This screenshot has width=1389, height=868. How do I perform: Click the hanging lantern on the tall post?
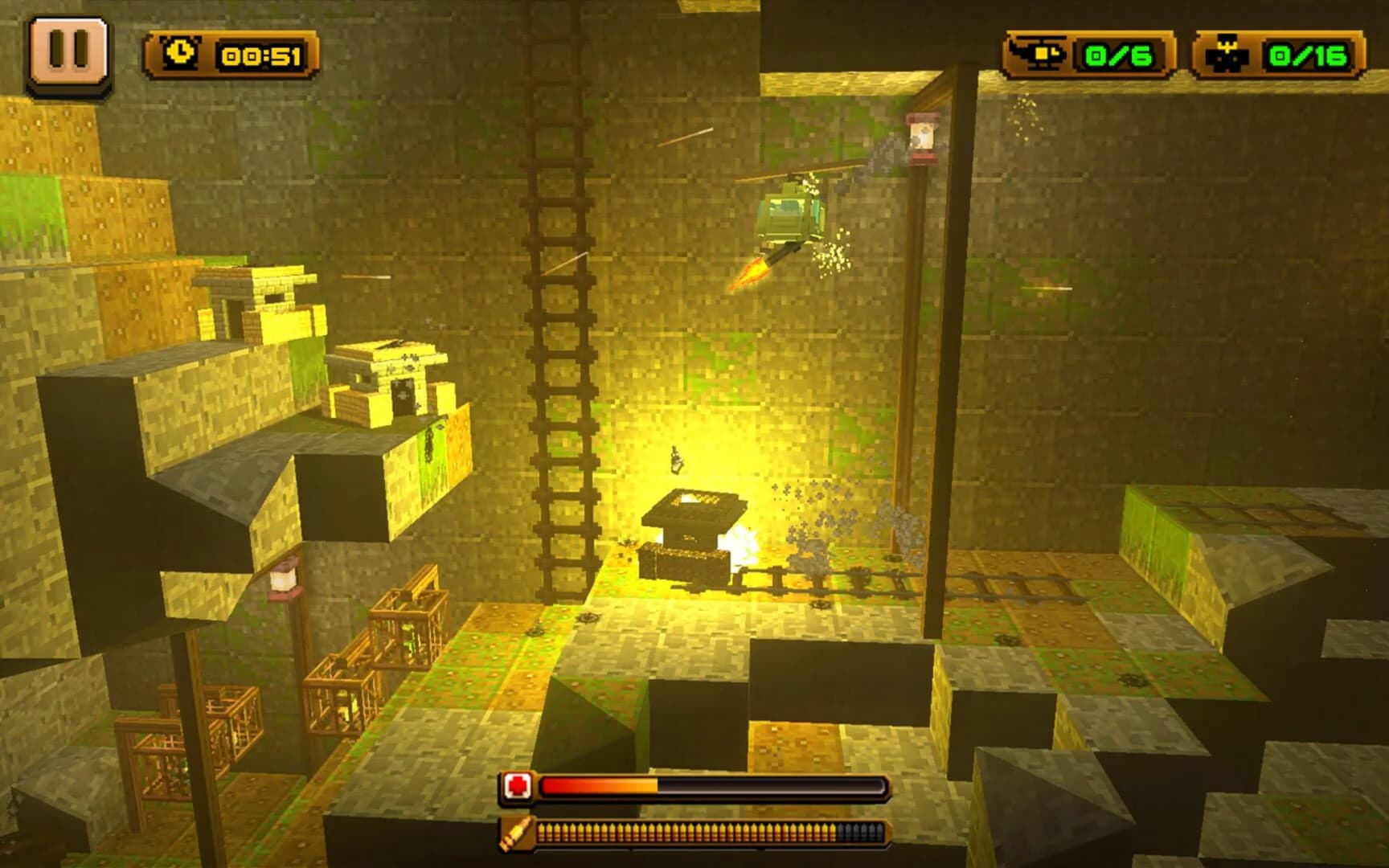click(921, 138)
